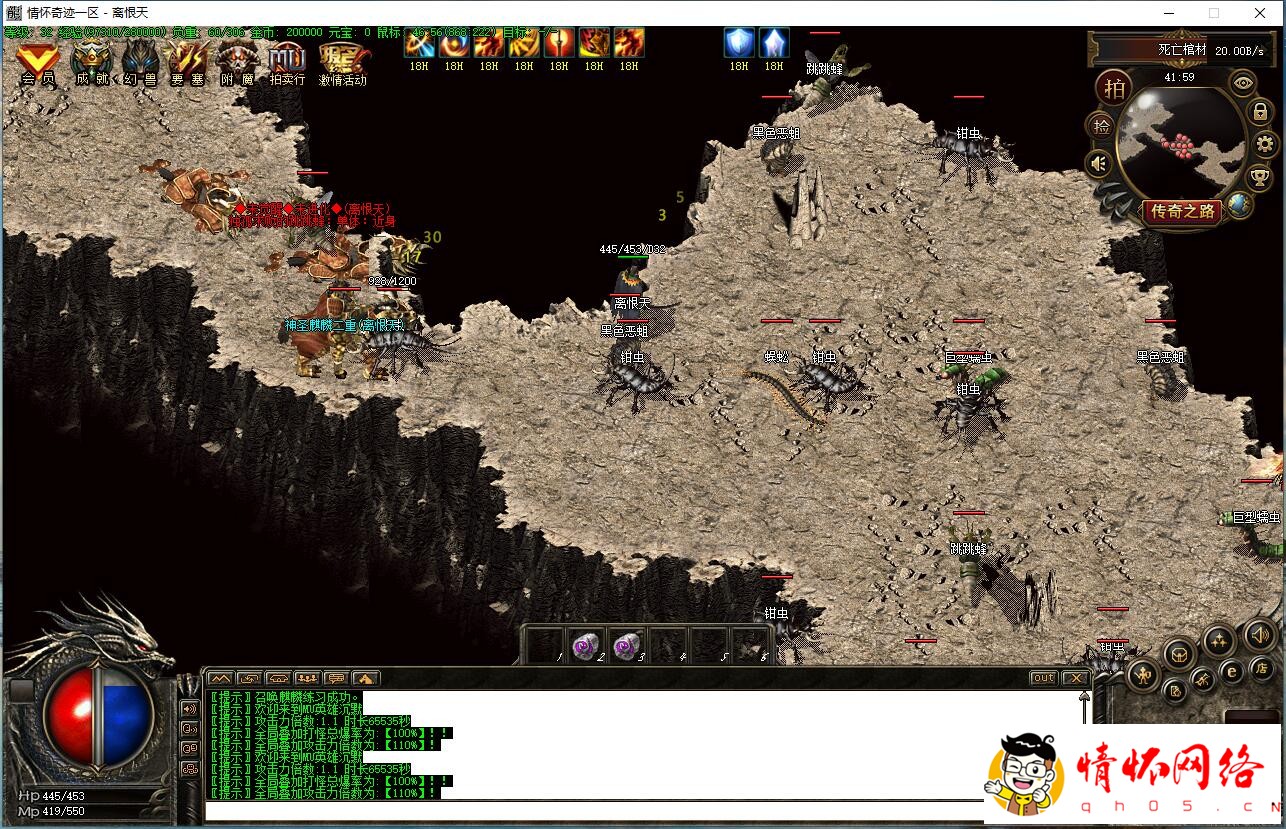Close the chat panel with X button
This screenshot has height=829, width=1286.
pos(1075,678)
